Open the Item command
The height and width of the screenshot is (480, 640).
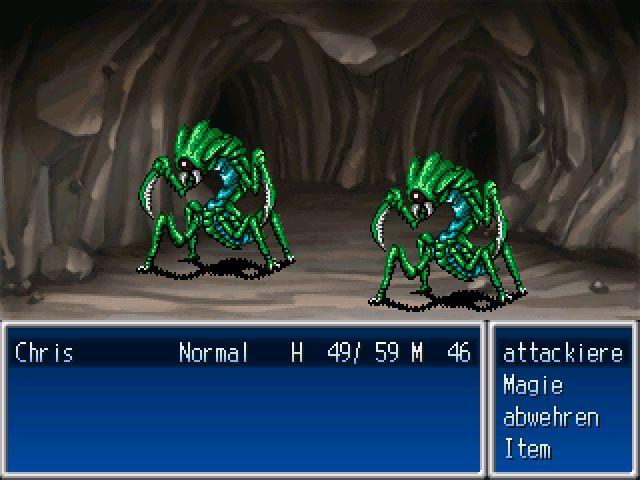point(527,449)
